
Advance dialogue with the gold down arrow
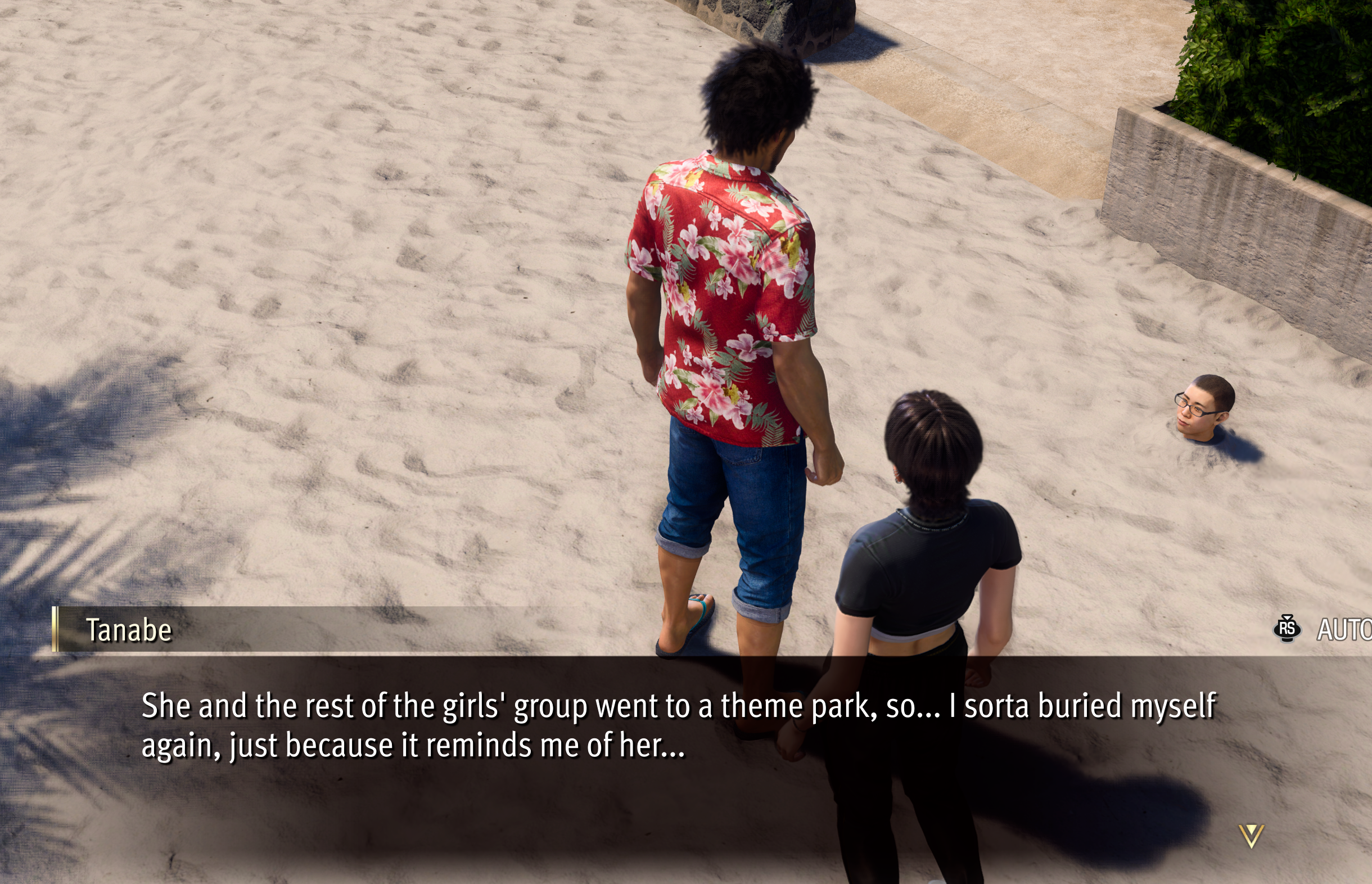[x=1251, y=835]
